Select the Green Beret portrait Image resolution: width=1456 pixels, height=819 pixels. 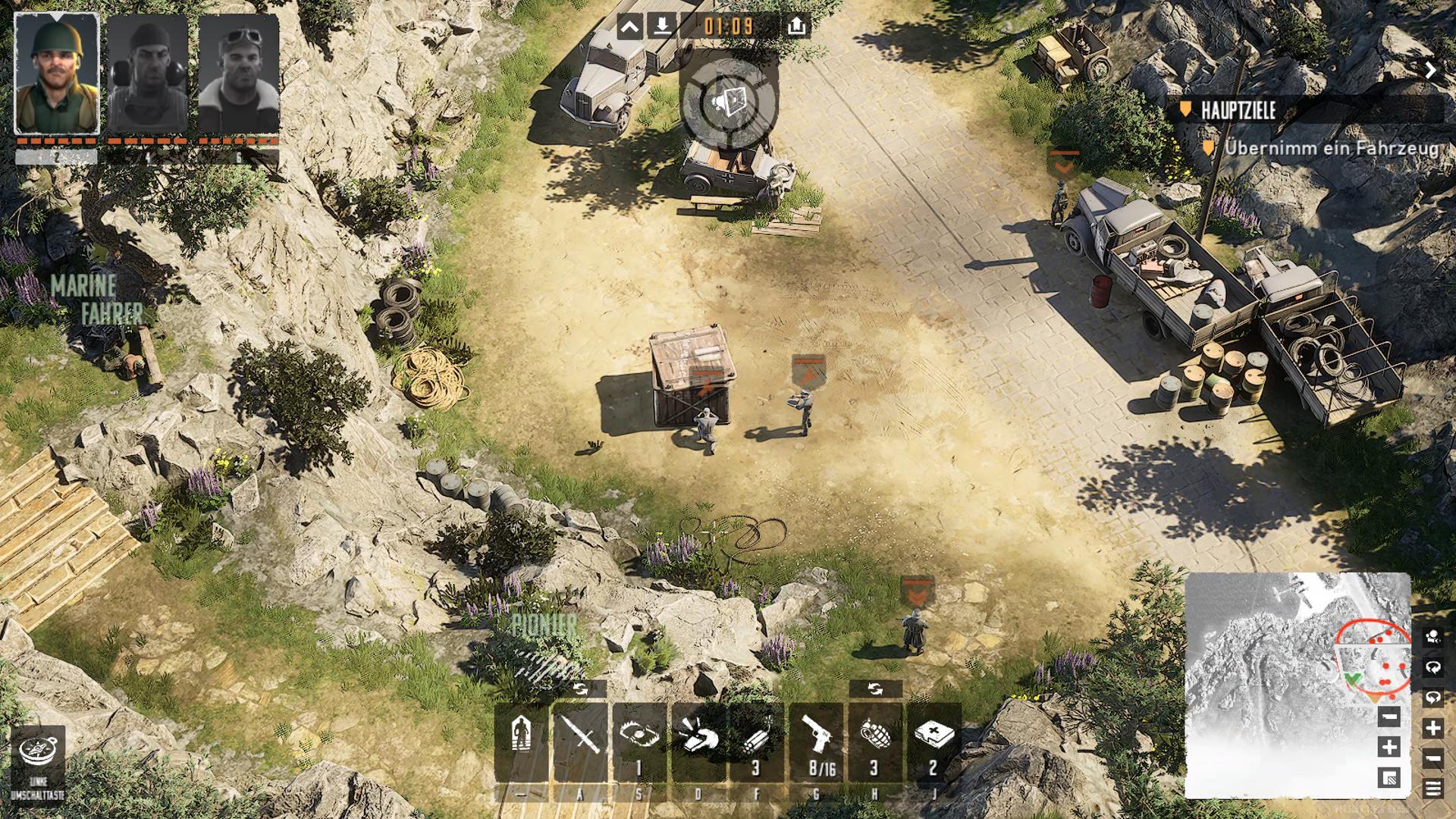pyautogui.click(x=57, y=74)
